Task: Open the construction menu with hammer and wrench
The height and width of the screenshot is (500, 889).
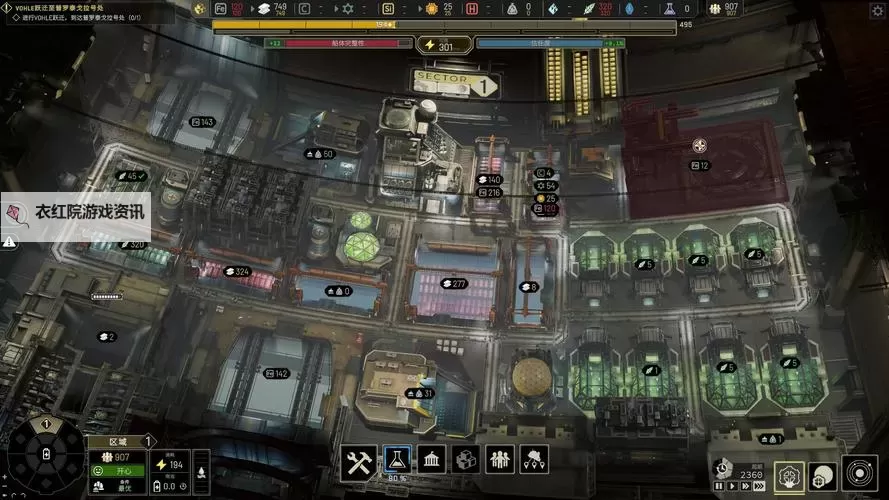Action: coord(358,460)
